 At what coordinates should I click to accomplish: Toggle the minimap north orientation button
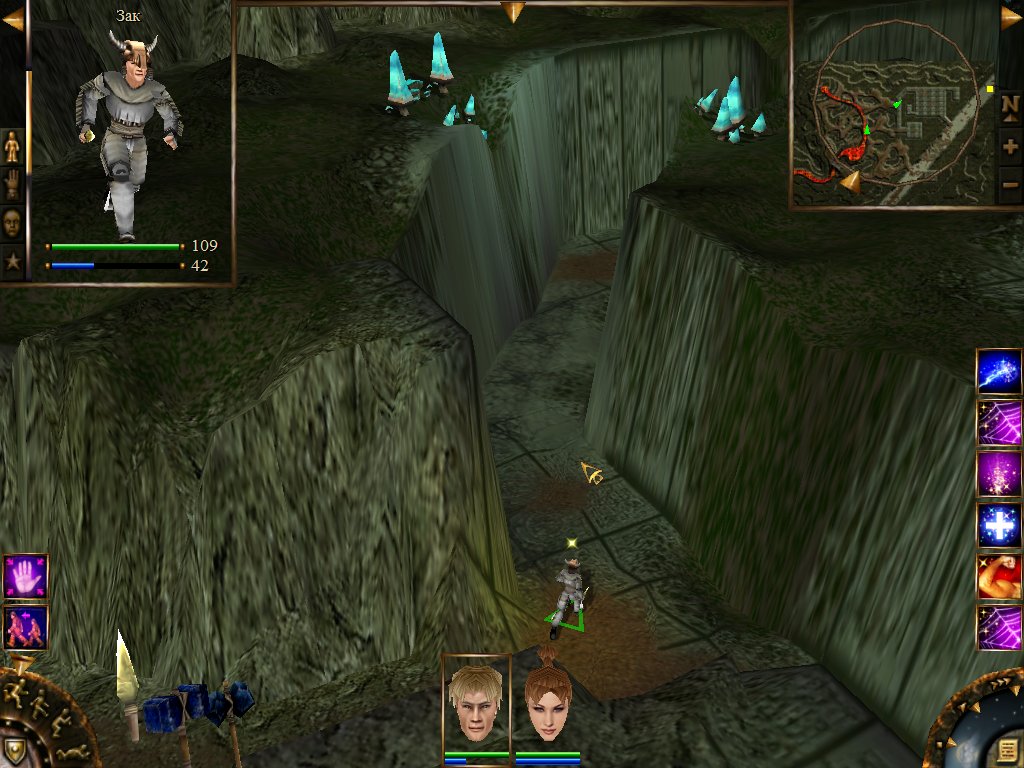coord(1010,110)
